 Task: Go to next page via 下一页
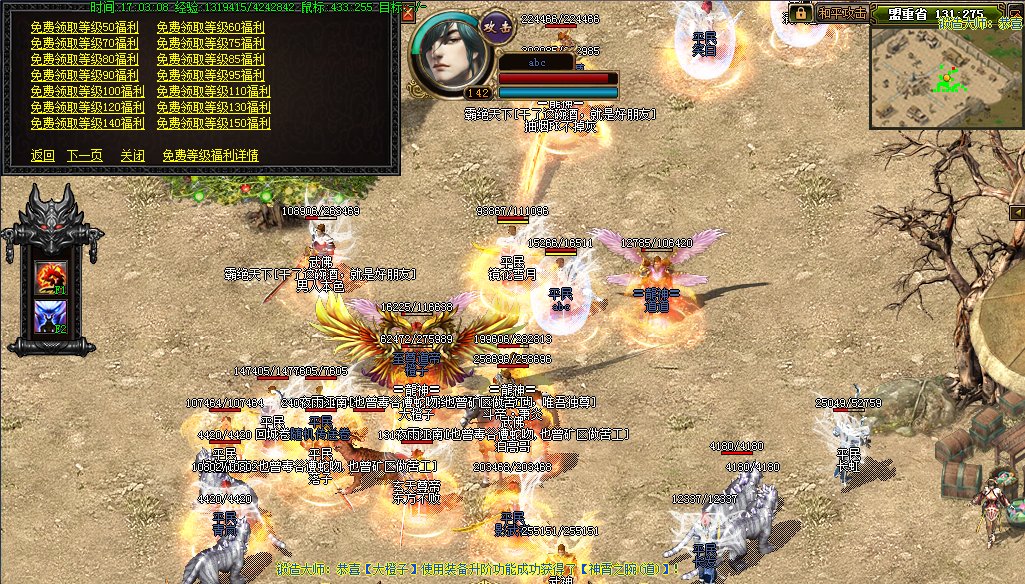click(85, 155)
